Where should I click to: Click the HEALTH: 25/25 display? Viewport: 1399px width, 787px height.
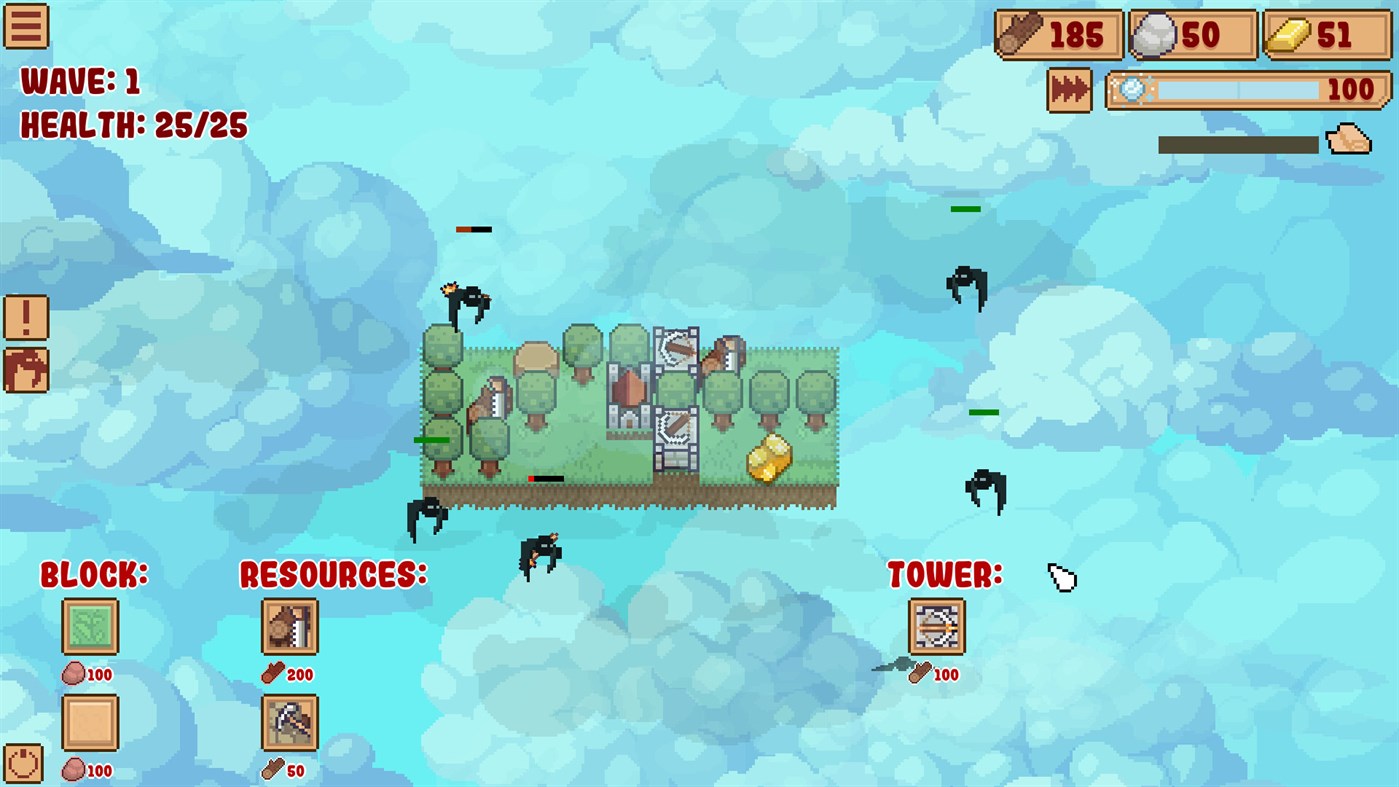[130, 126]
